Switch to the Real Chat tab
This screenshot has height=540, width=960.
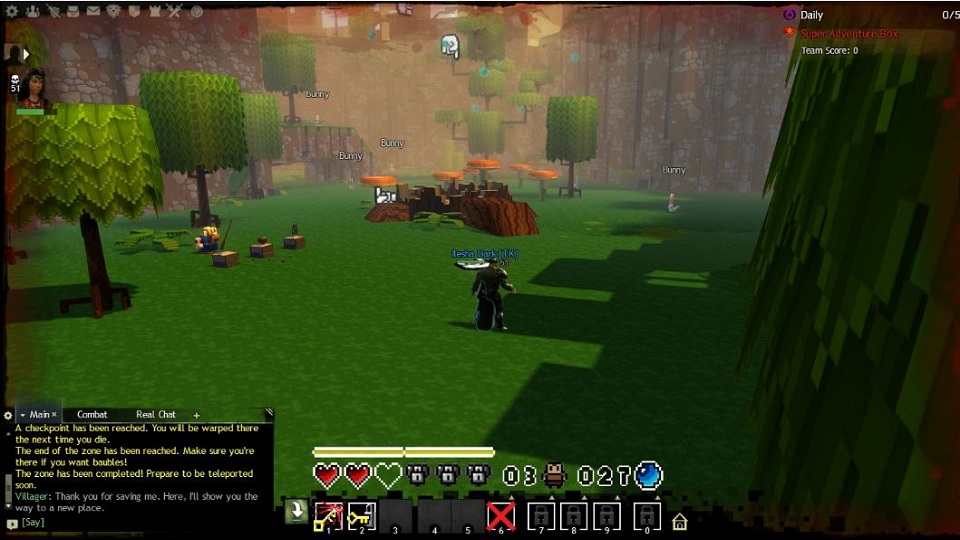(155, 414)
